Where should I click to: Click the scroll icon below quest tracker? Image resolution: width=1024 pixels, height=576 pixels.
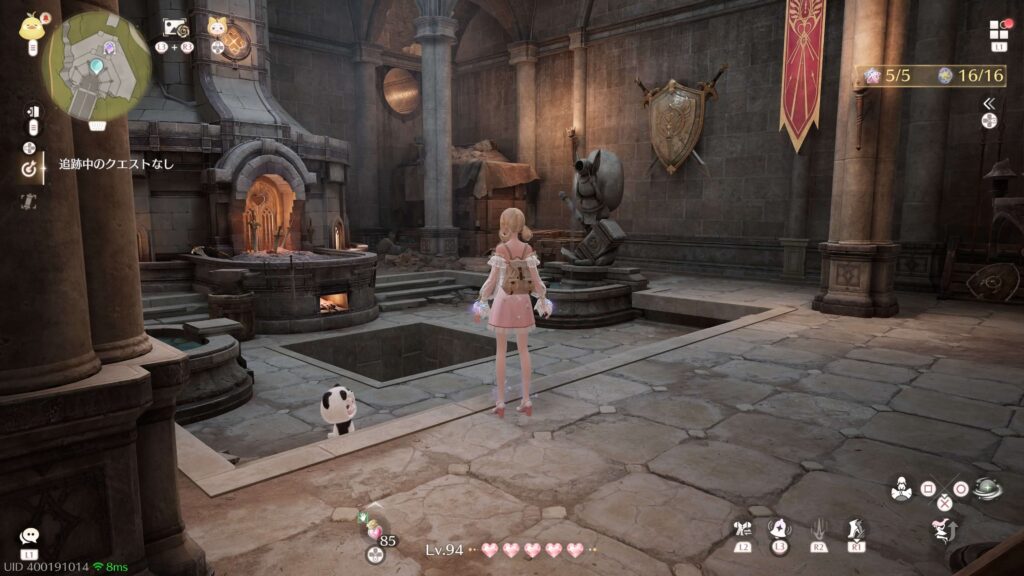(x=29, y=201)
